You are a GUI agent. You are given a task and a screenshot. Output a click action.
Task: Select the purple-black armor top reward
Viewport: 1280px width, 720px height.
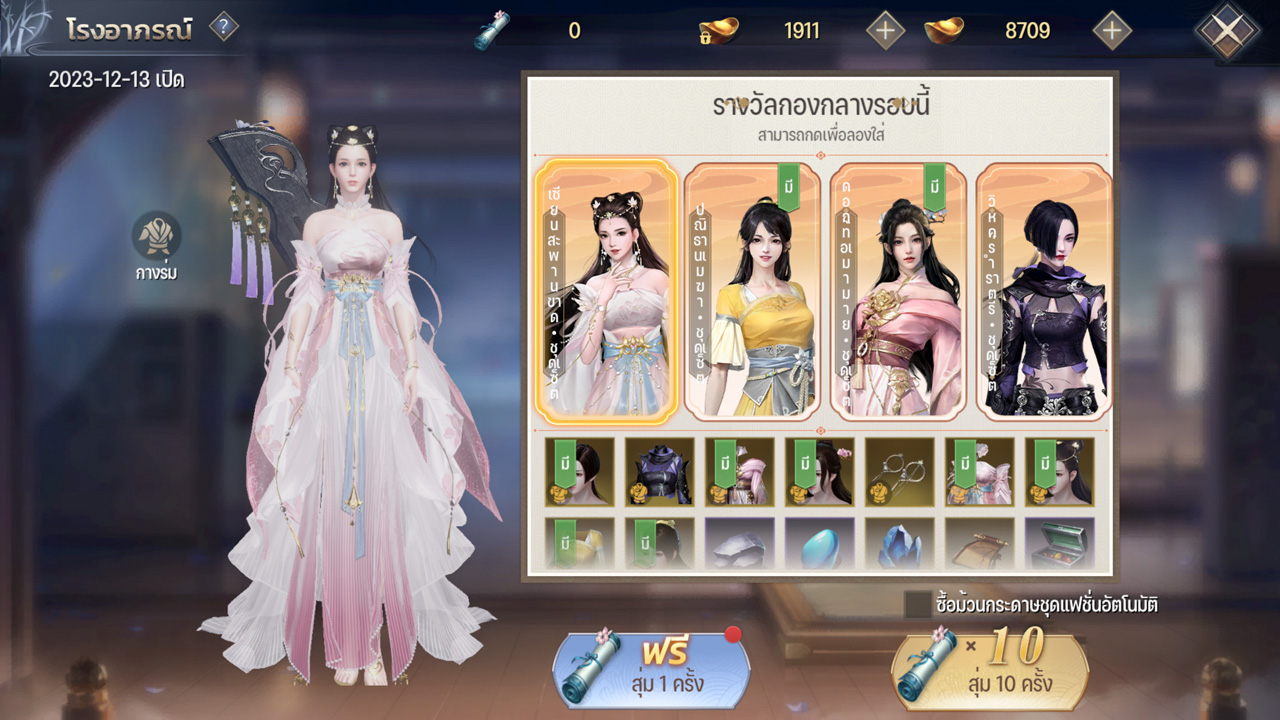[x=660, y=471]
